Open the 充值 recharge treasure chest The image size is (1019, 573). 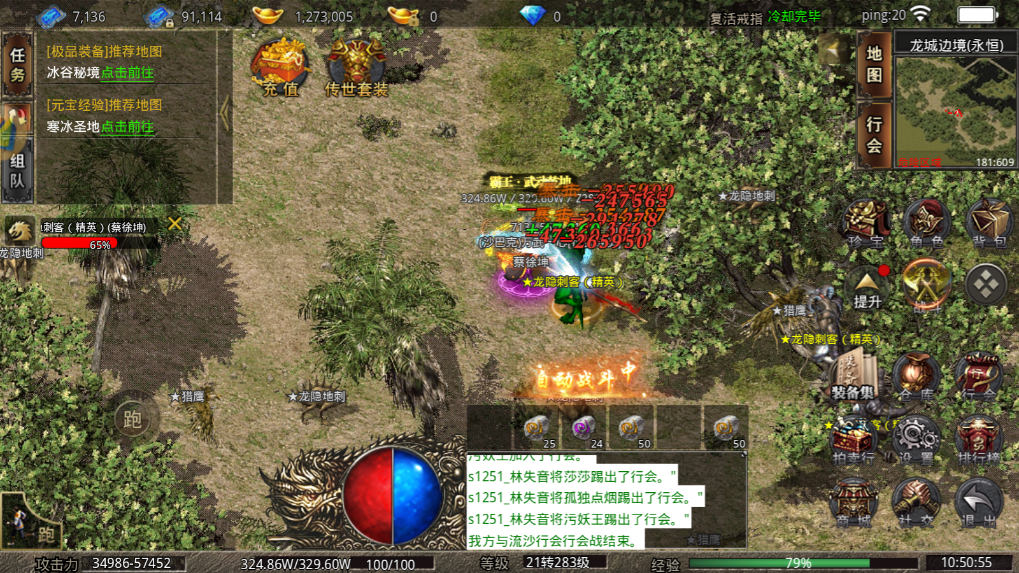pos(281,68)
